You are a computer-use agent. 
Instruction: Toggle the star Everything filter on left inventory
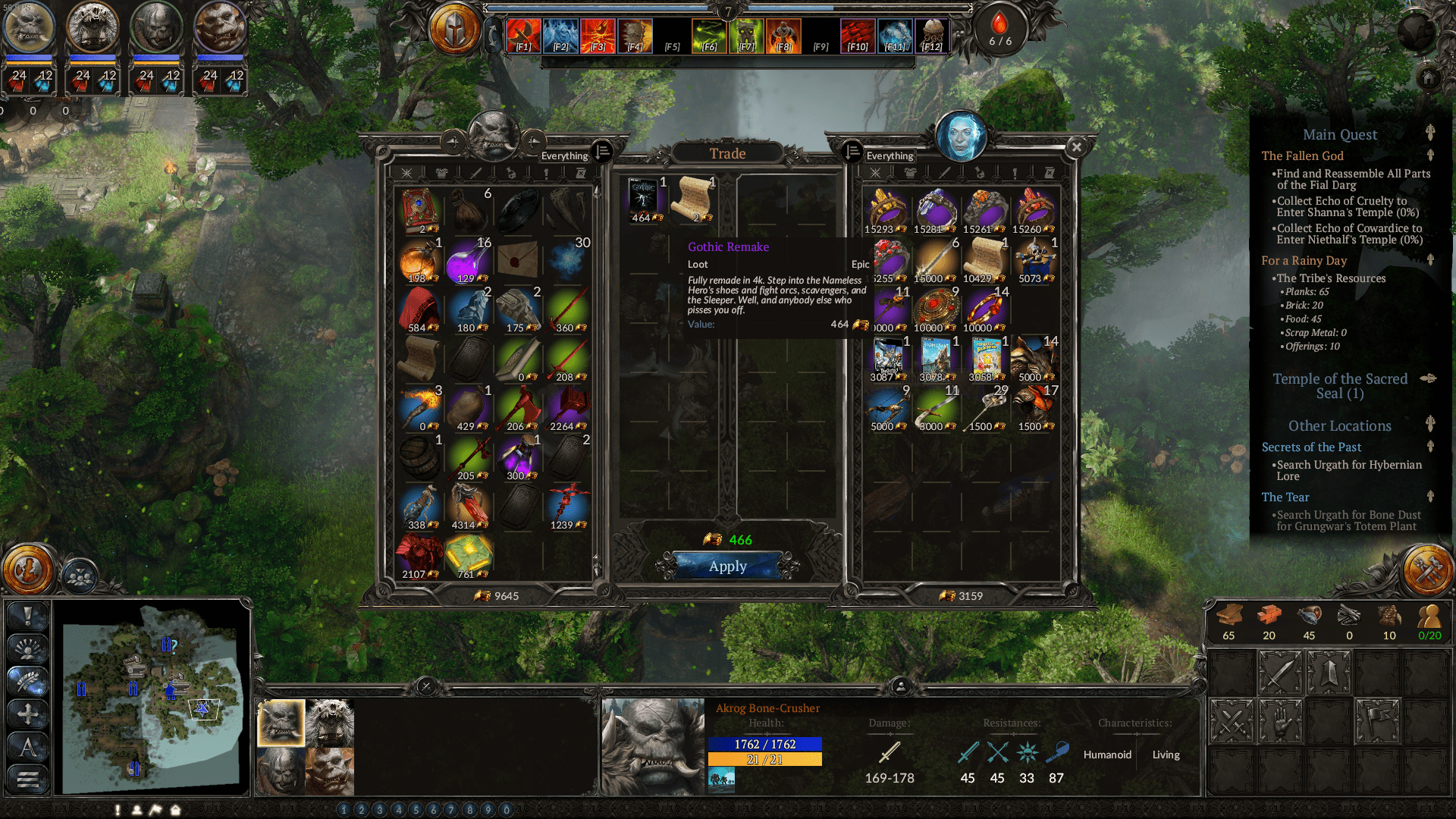point(406,174)
